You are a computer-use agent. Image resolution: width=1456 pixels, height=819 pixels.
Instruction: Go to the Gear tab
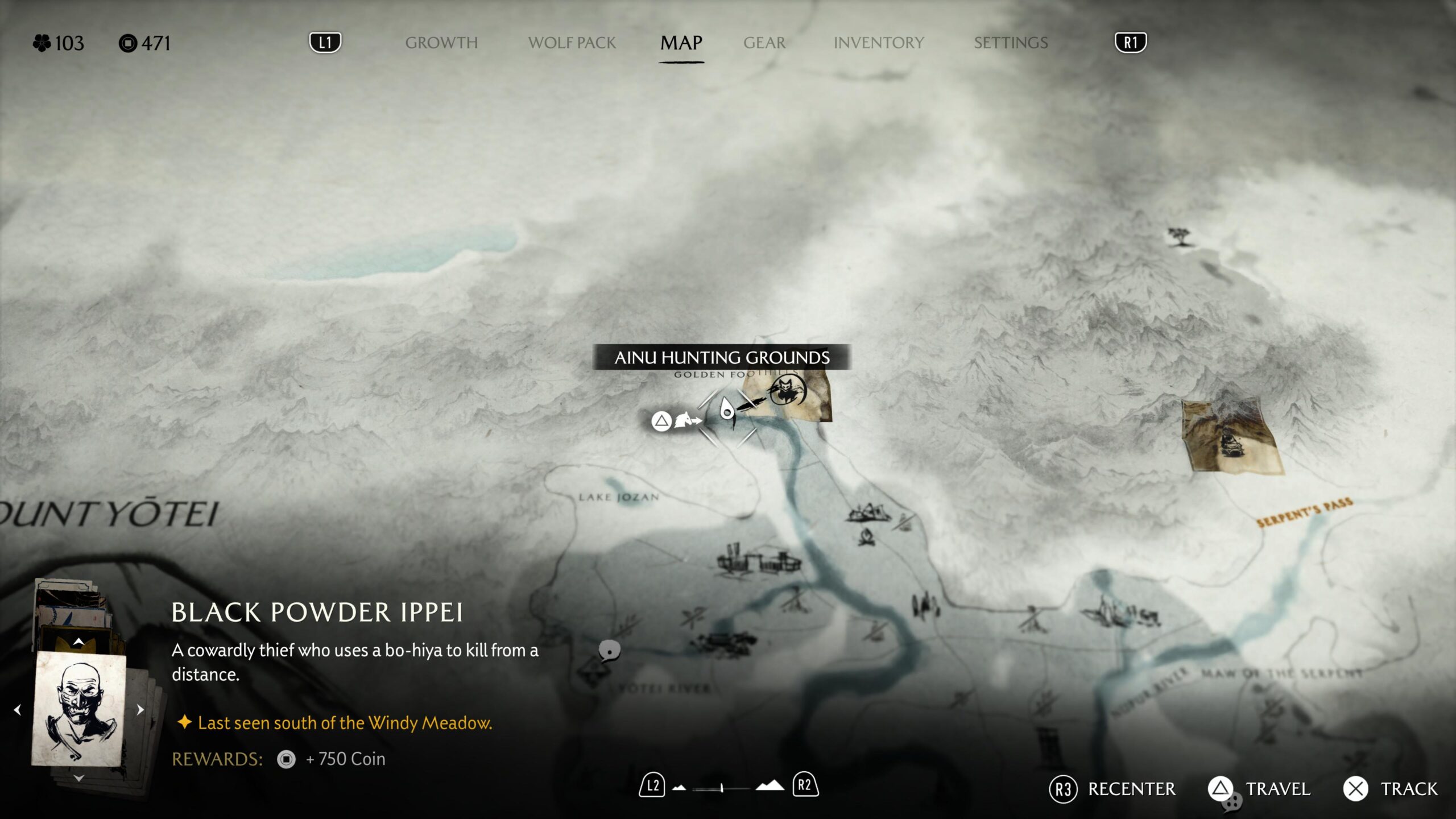coord(764,43)
